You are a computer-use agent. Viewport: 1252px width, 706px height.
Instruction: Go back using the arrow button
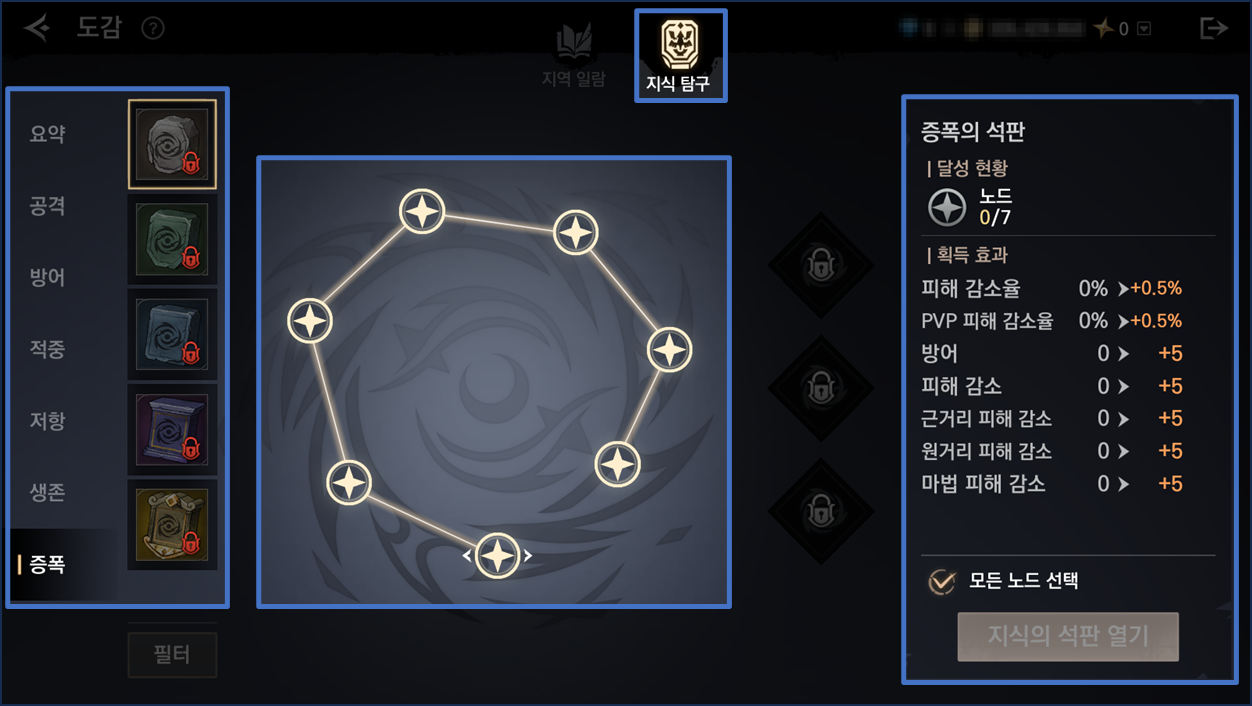point(38,28)
